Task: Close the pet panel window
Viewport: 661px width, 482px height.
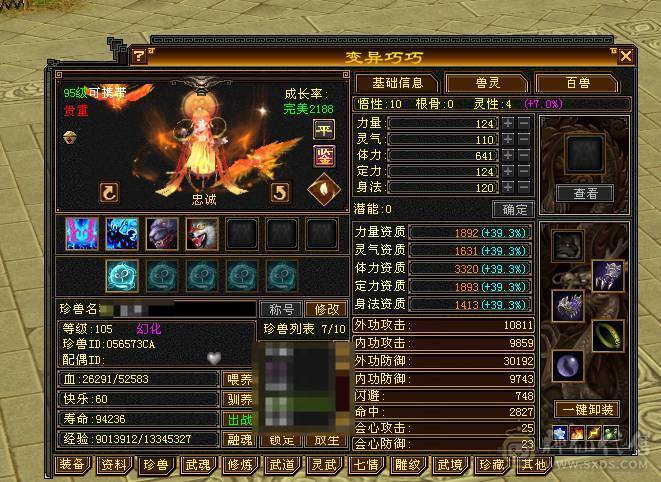Action: click(626, 56)
